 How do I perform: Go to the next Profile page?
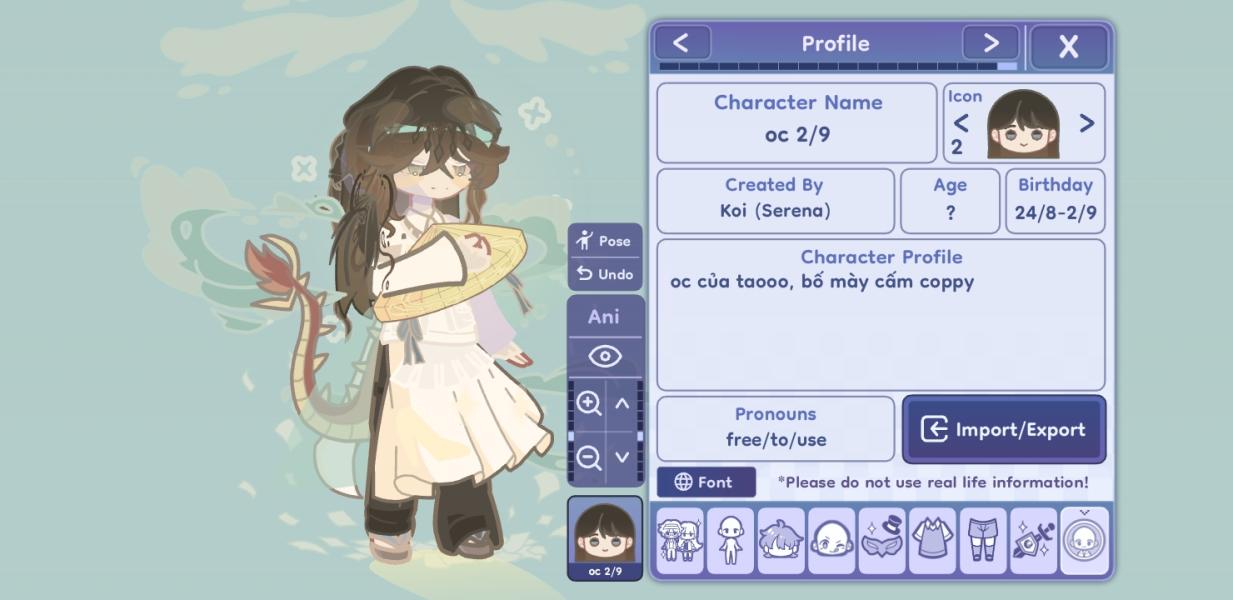pos(990,43)
